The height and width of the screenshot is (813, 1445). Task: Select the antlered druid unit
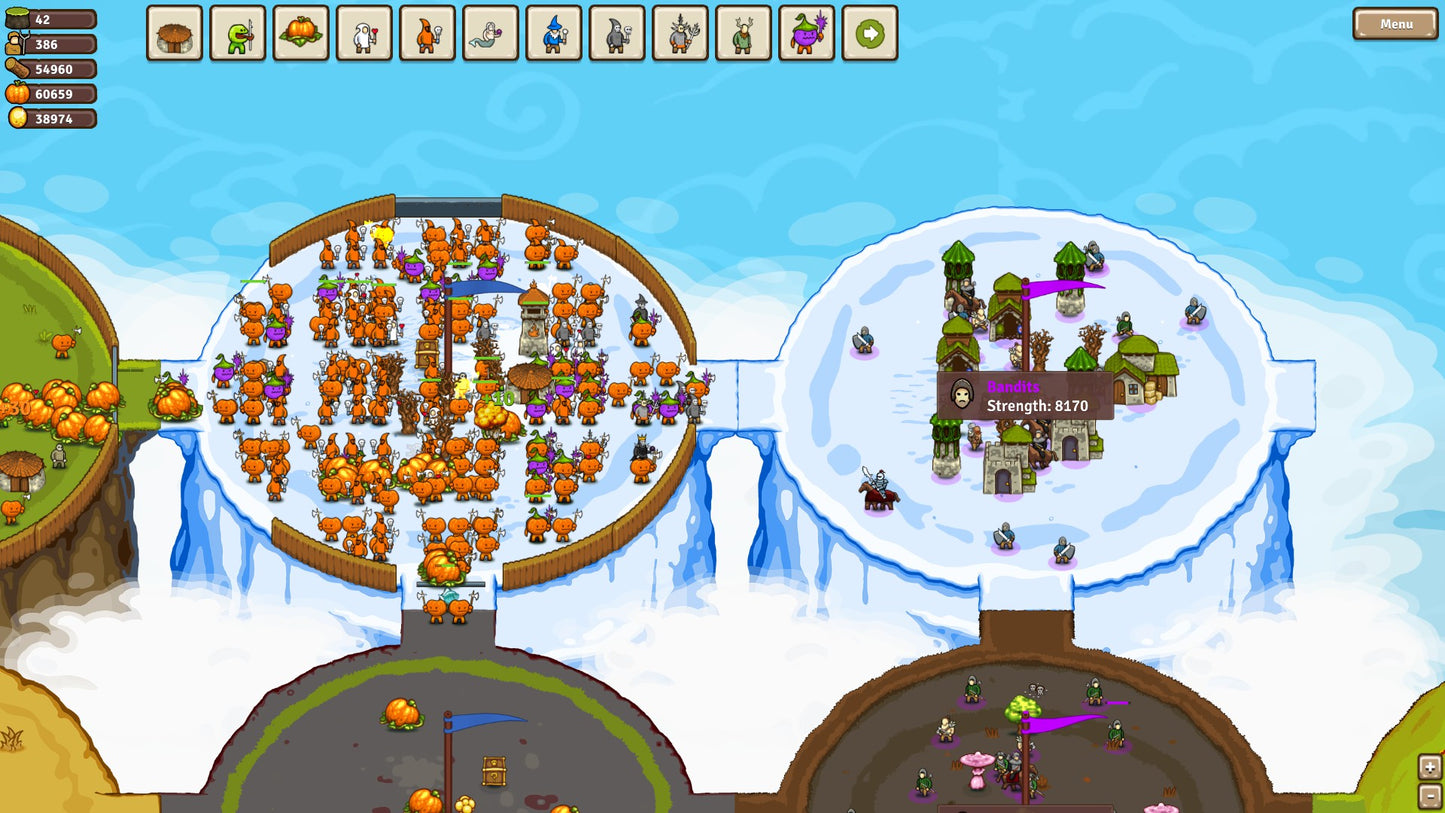tap(744, 33)
